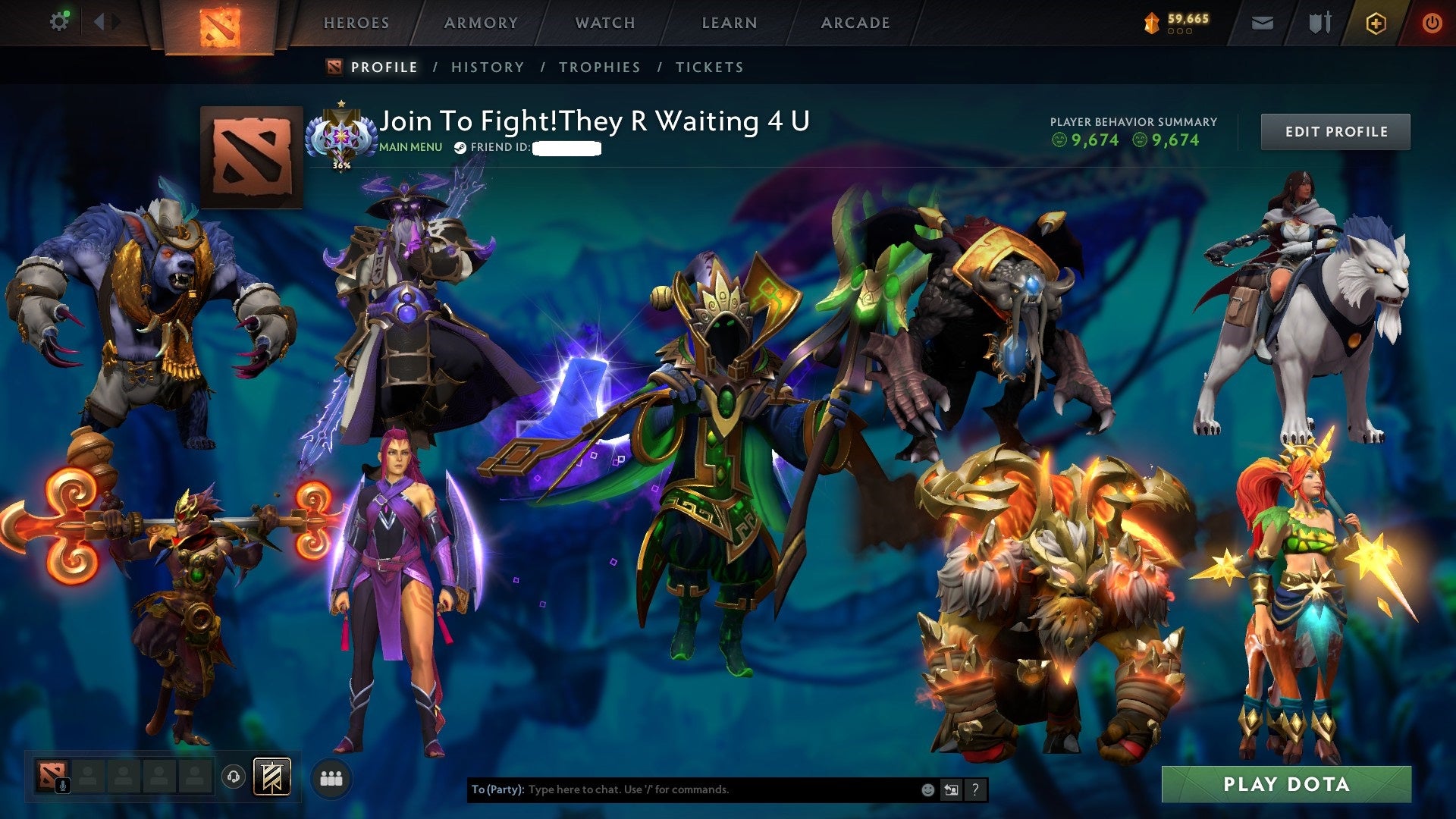1456x819 pixels.
Task: Expand the settings gear options
Action: tap(58, 21)
